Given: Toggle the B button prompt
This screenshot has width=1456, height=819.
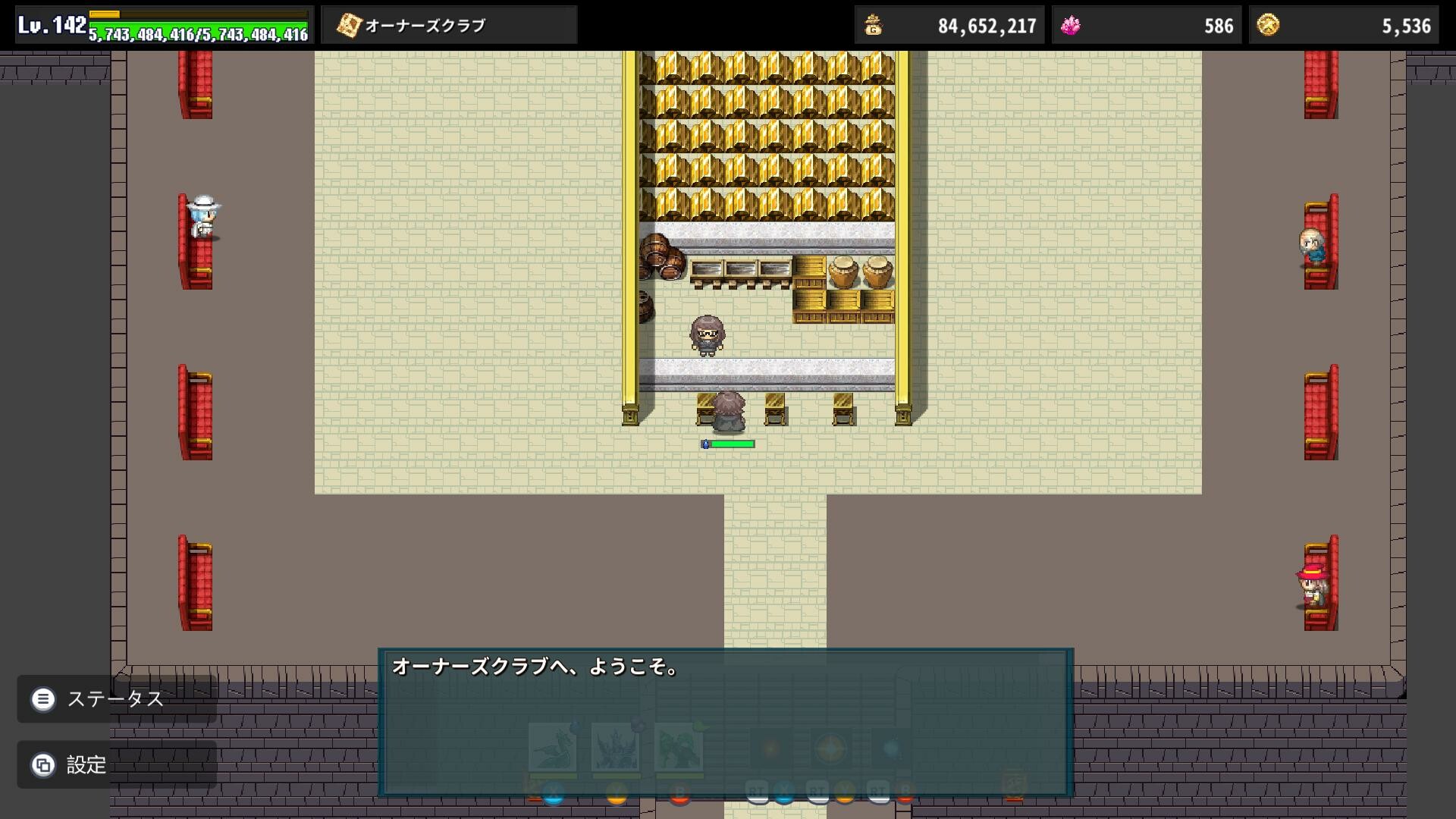Looking at the screenshot, I should click(679, 792).
